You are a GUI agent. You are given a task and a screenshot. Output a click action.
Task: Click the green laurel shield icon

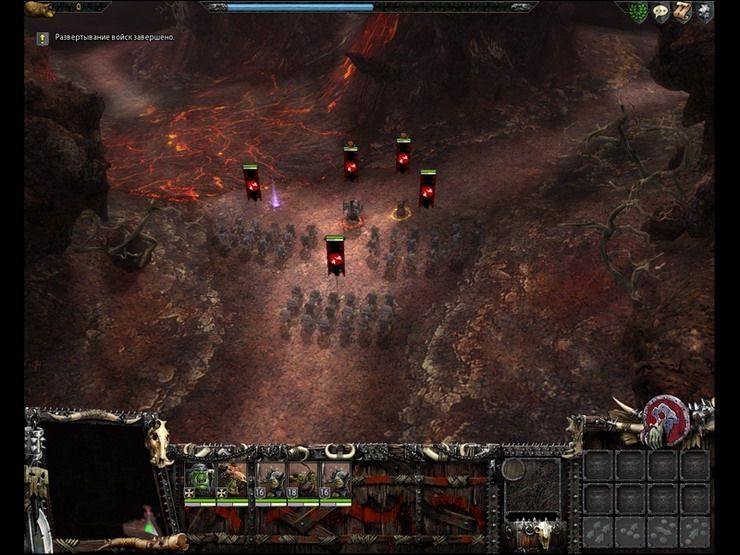tap(637, 12)
